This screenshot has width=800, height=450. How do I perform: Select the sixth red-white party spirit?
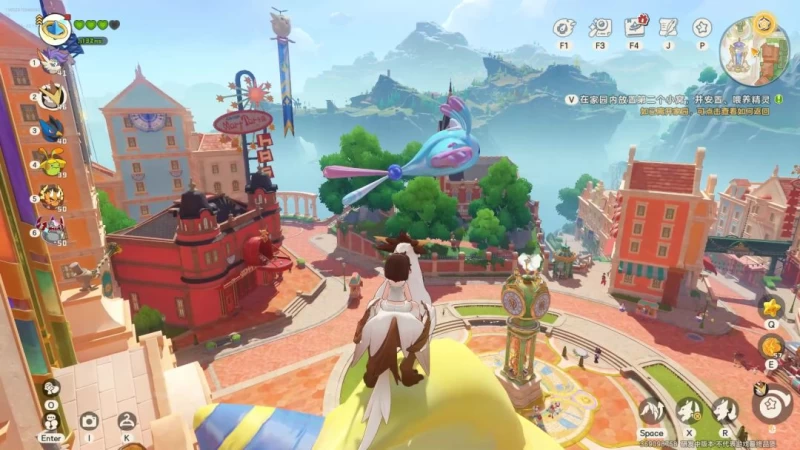click(x=50, y=229)
